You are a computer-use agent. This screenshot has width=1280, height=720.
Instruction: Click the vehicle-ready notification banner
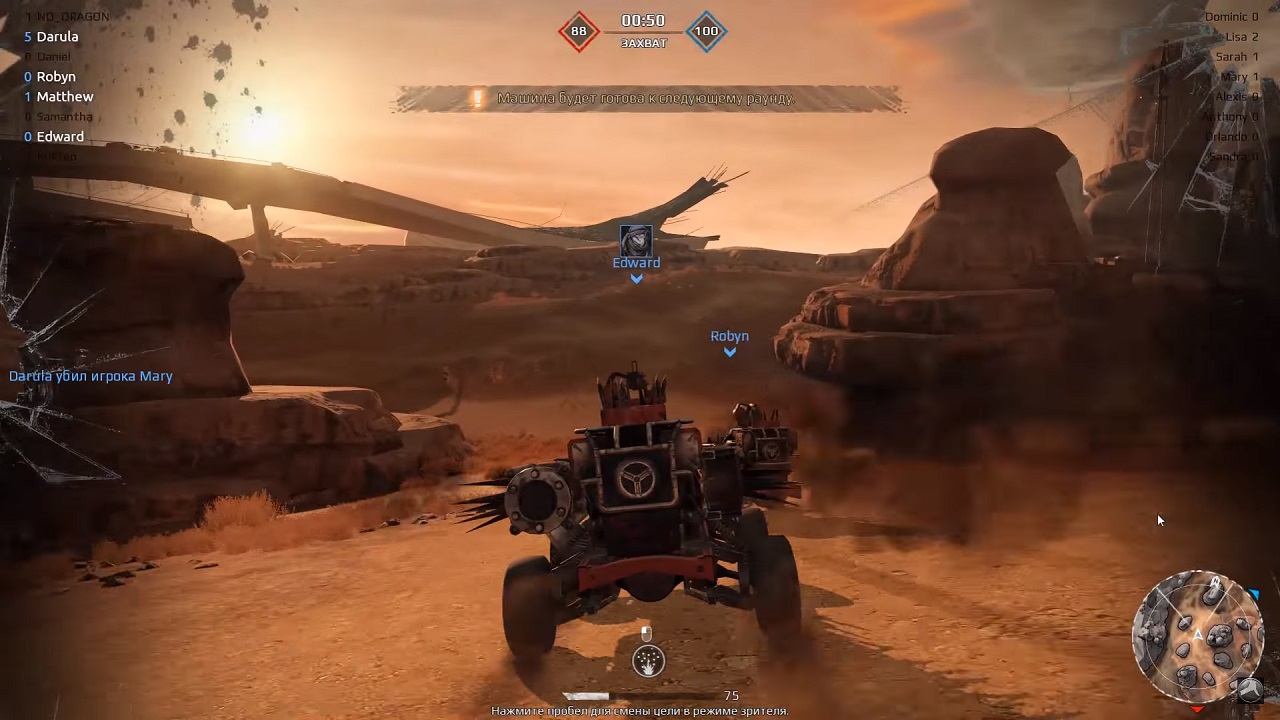pyautogui.click(x=648, y=99)
